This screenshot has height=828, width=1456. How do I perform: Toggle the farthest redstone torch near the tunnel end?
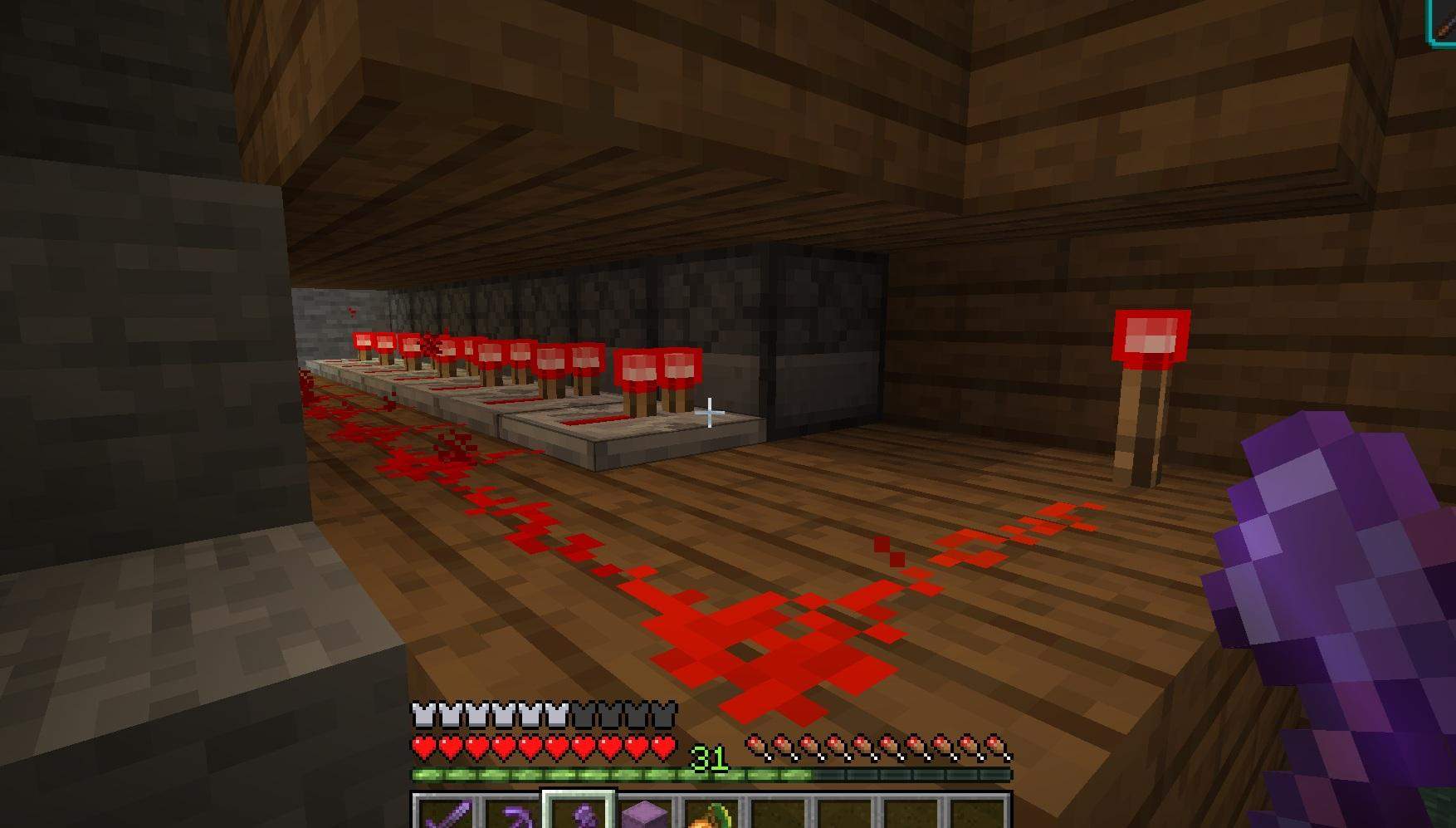click(363, 341)
